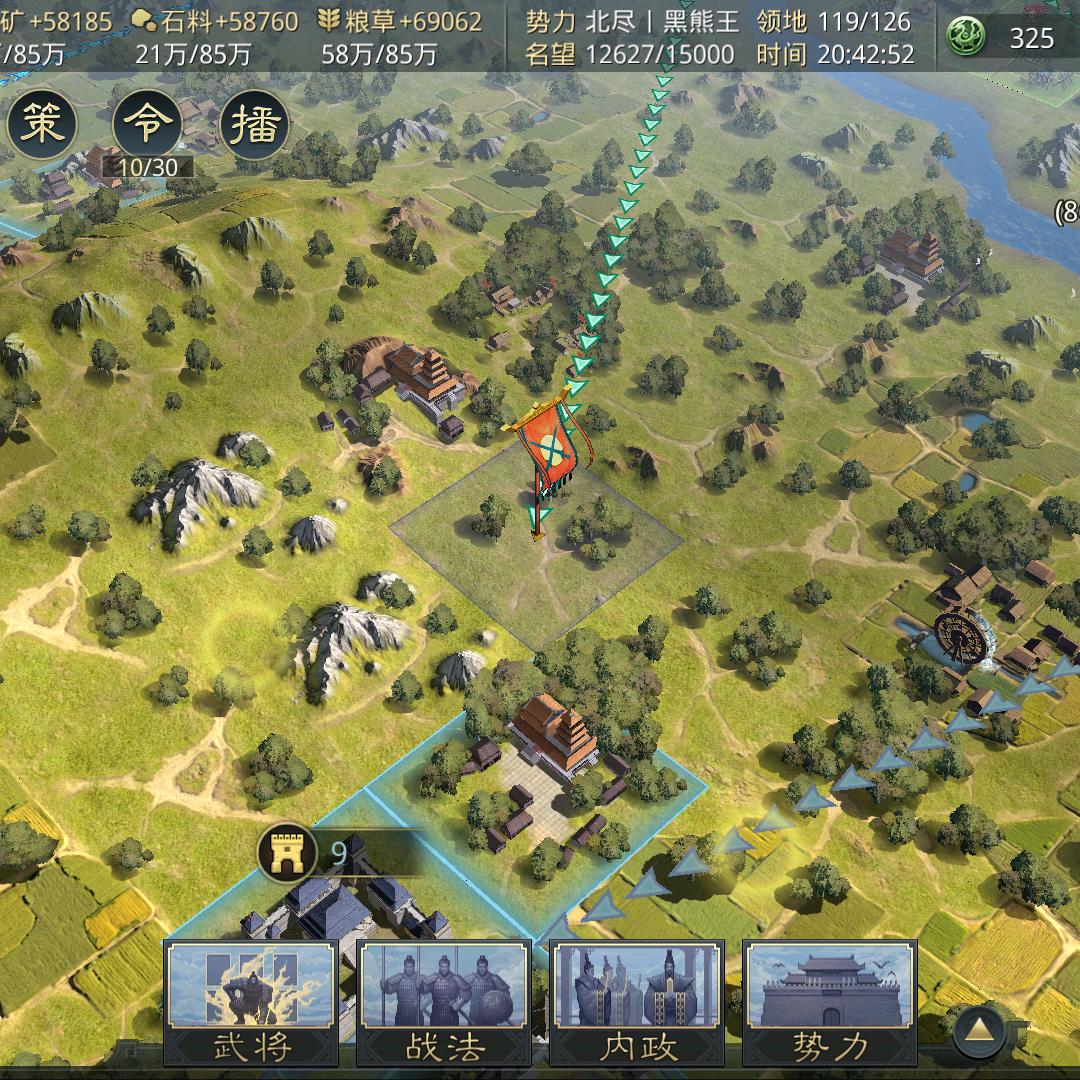Open the 令 orders button

pyautogui.click(x=147, y=125)
